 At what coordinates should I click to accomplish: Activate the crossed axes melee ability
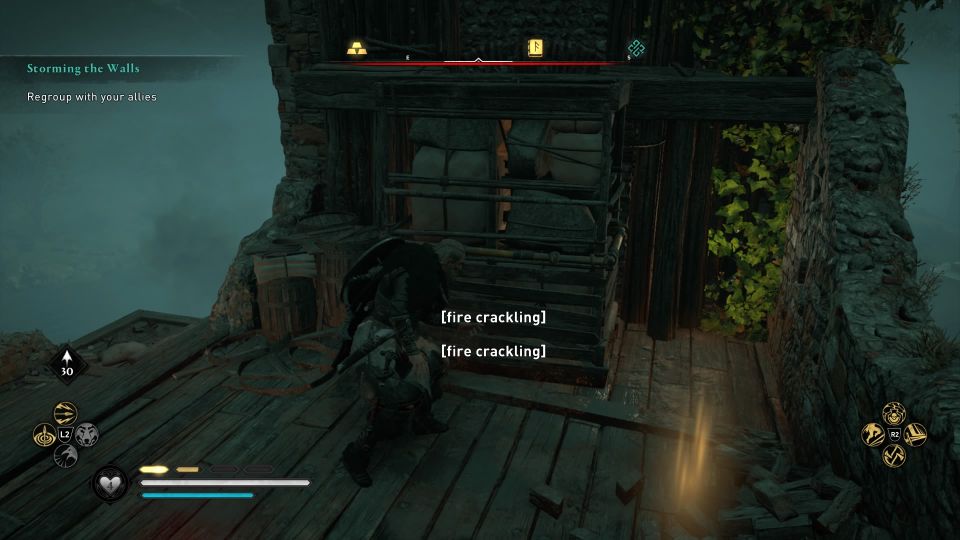(894, 456)
